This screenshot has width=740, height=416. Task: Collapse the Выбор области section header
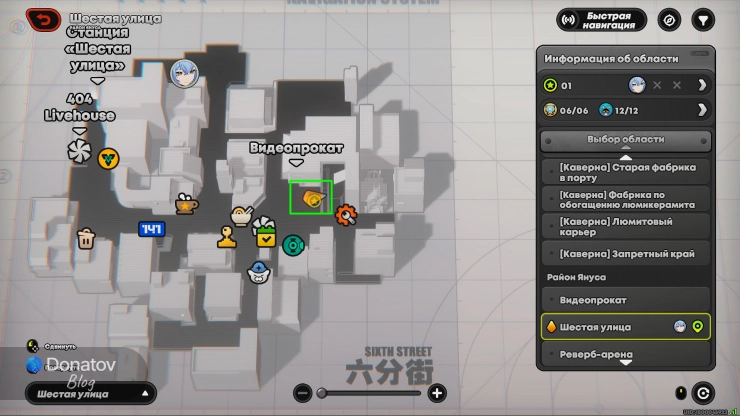[x=625, y=140]
